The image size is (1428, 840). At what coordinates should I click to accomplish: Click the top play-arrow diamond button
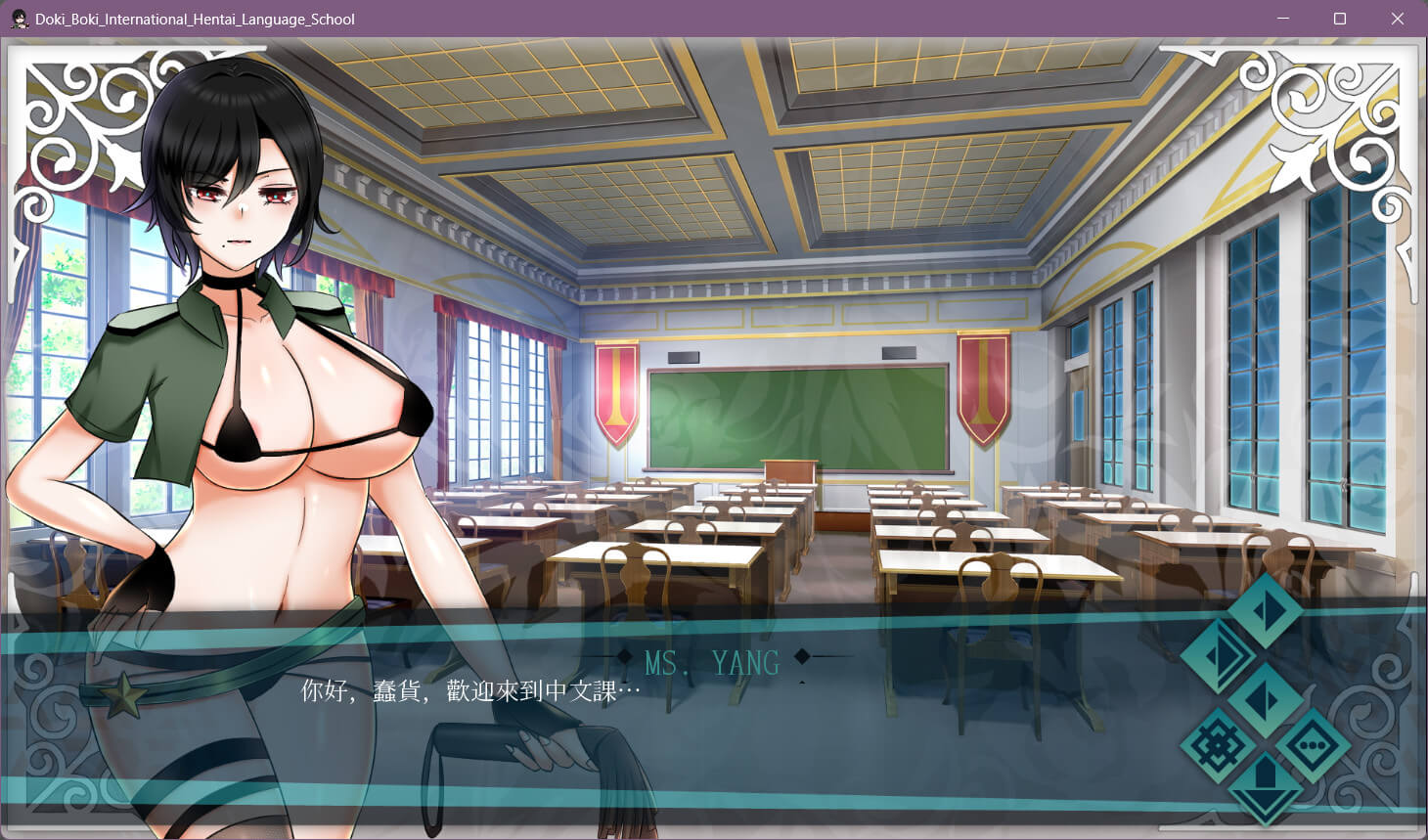[1266, 610]
